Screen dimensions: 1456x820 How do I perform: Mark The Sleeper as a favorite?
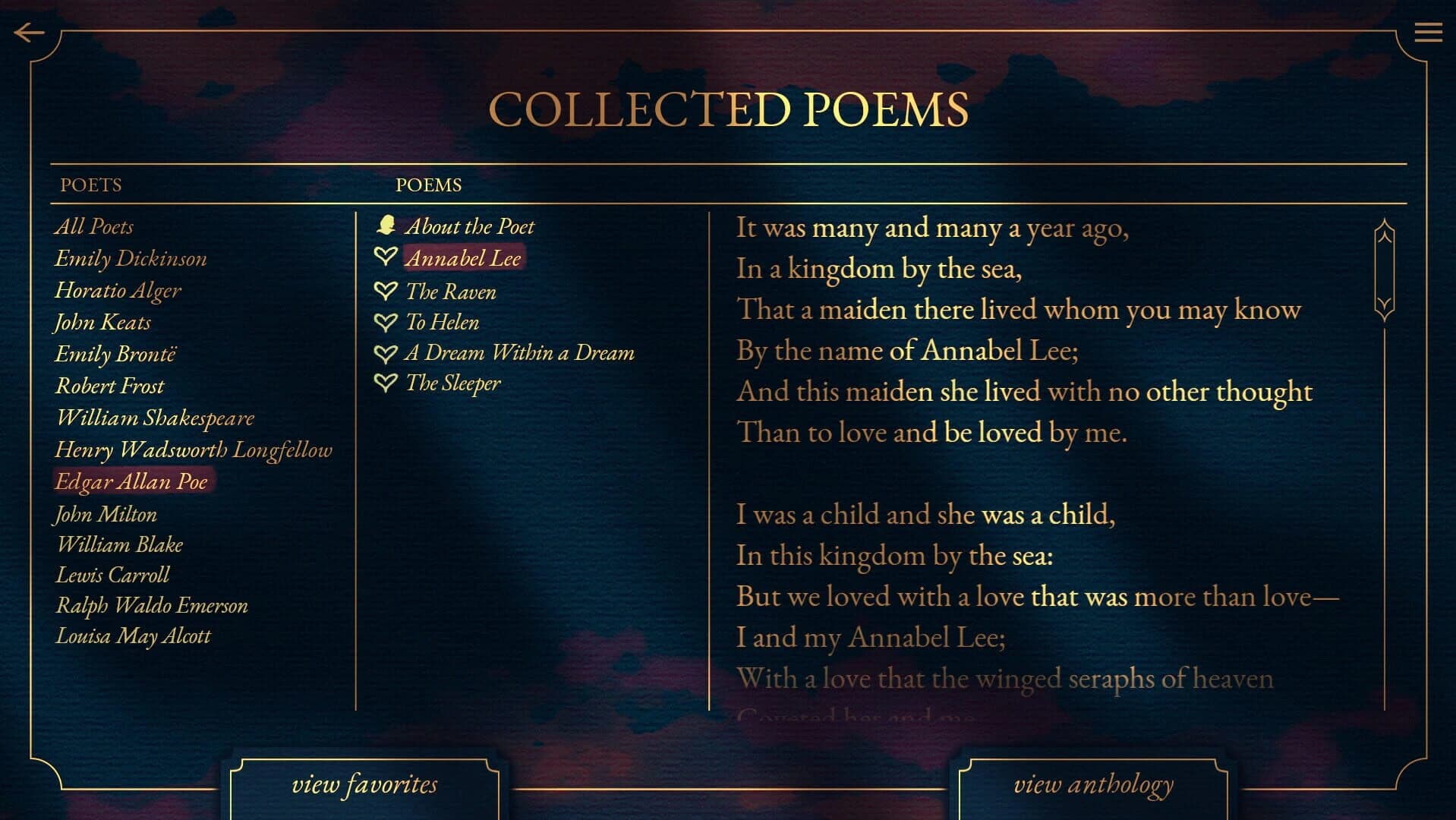386,383
